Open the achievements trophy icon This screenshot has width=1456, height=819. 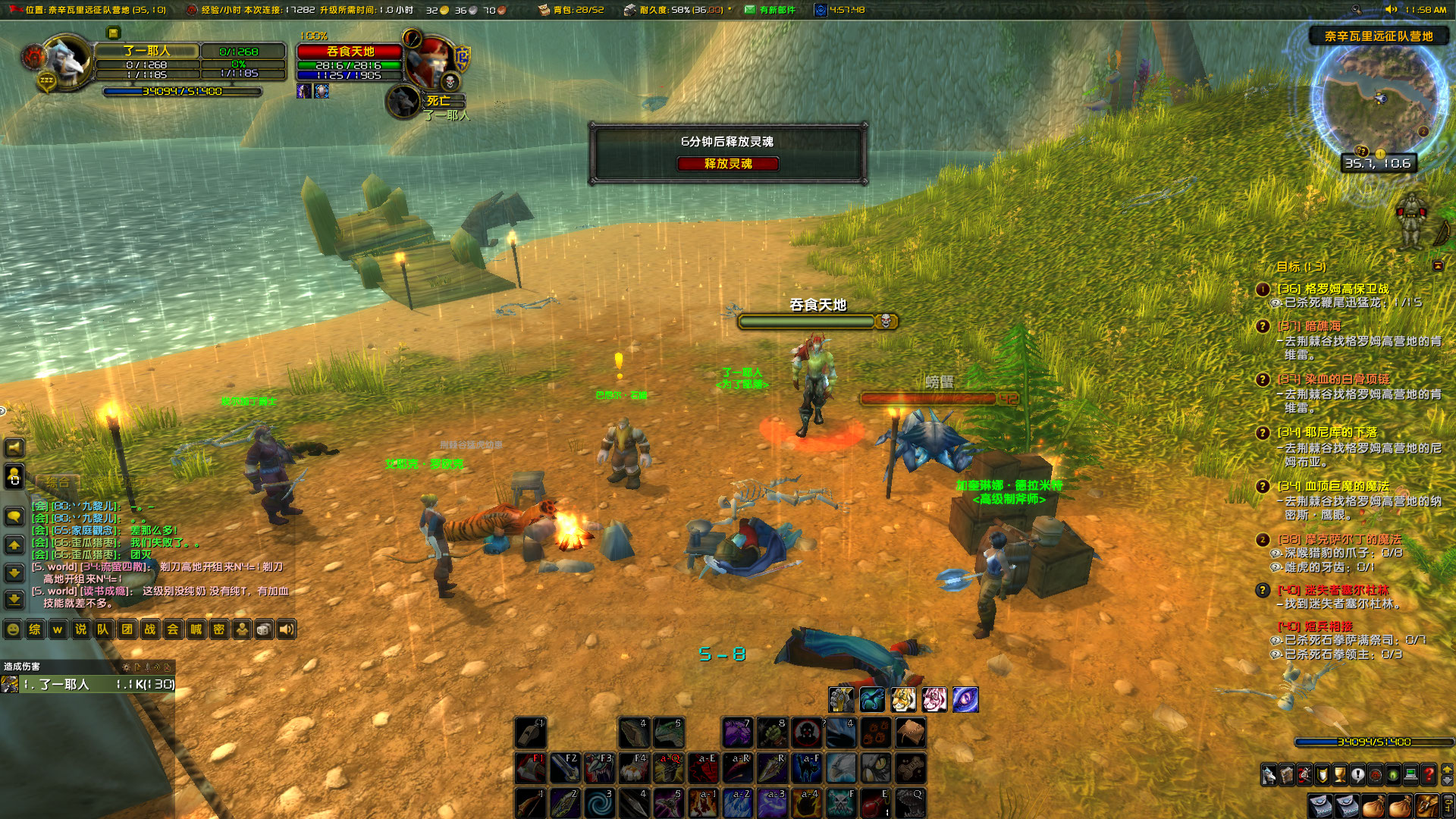[1339, 774]
